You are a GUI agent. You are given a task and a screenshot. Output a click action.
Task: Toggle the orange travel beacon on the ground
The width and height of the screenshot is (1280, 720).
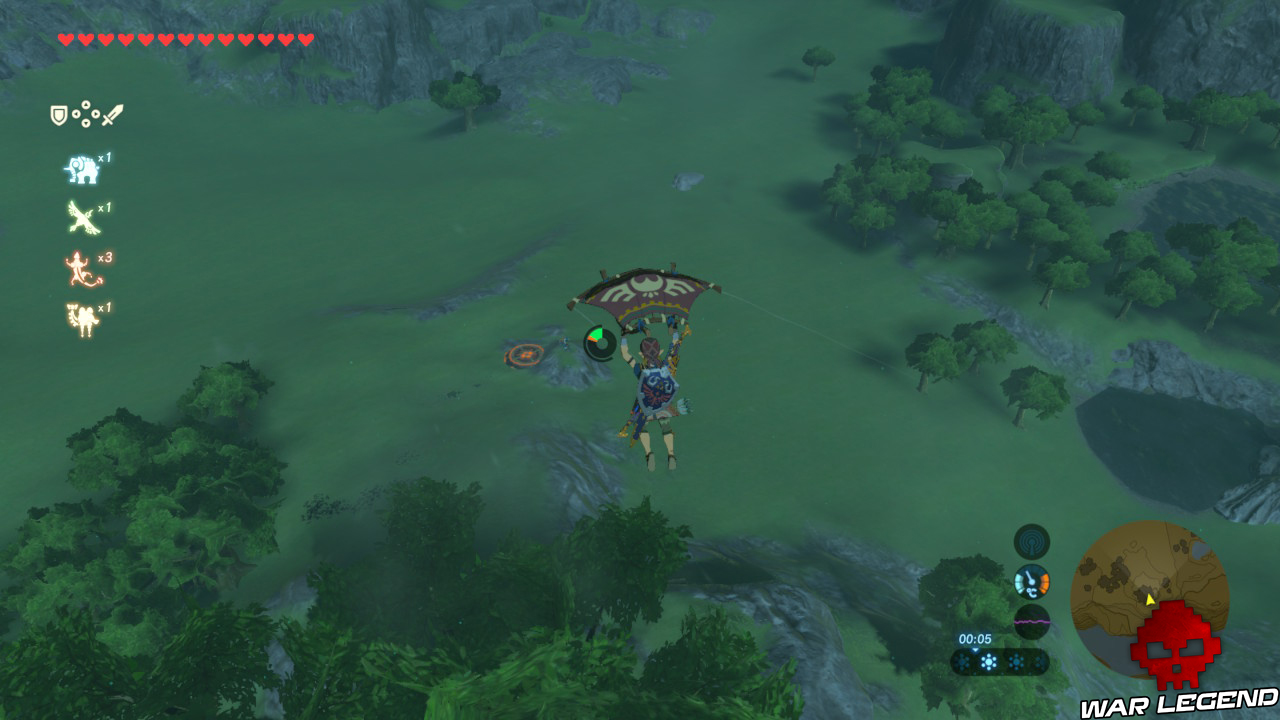[x=524, y=354]
